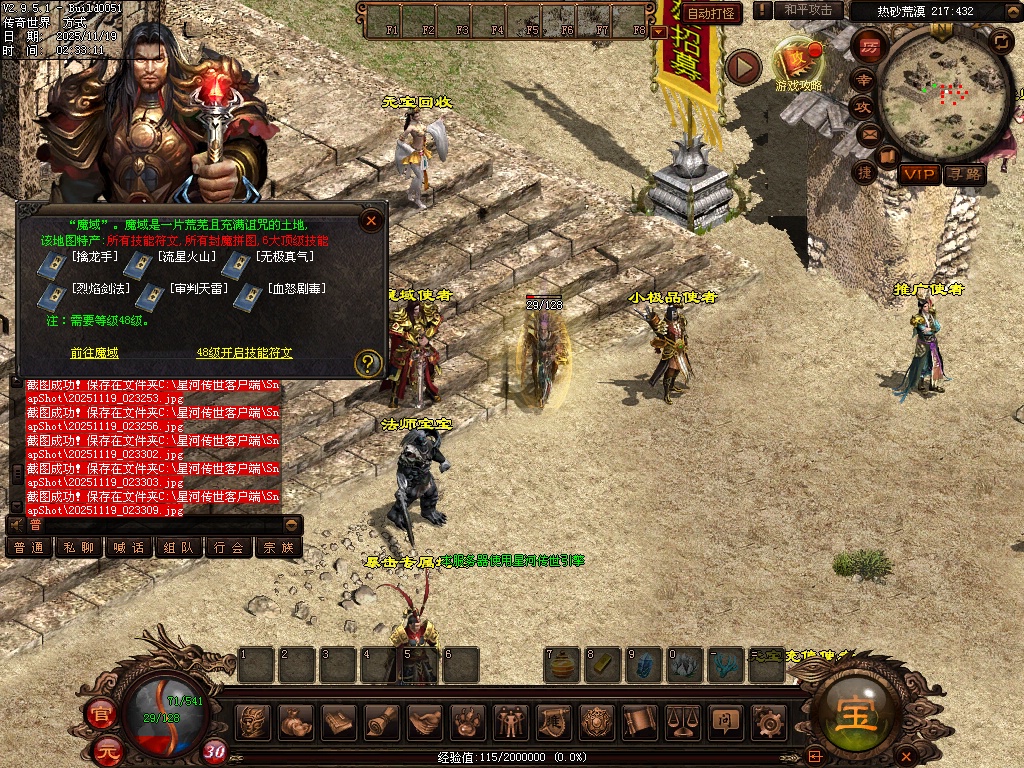Image resolution: width=1024 pixels, height=768 pixels.
Task: Activate the 寻路 pathfinding button
Action: 964,174
